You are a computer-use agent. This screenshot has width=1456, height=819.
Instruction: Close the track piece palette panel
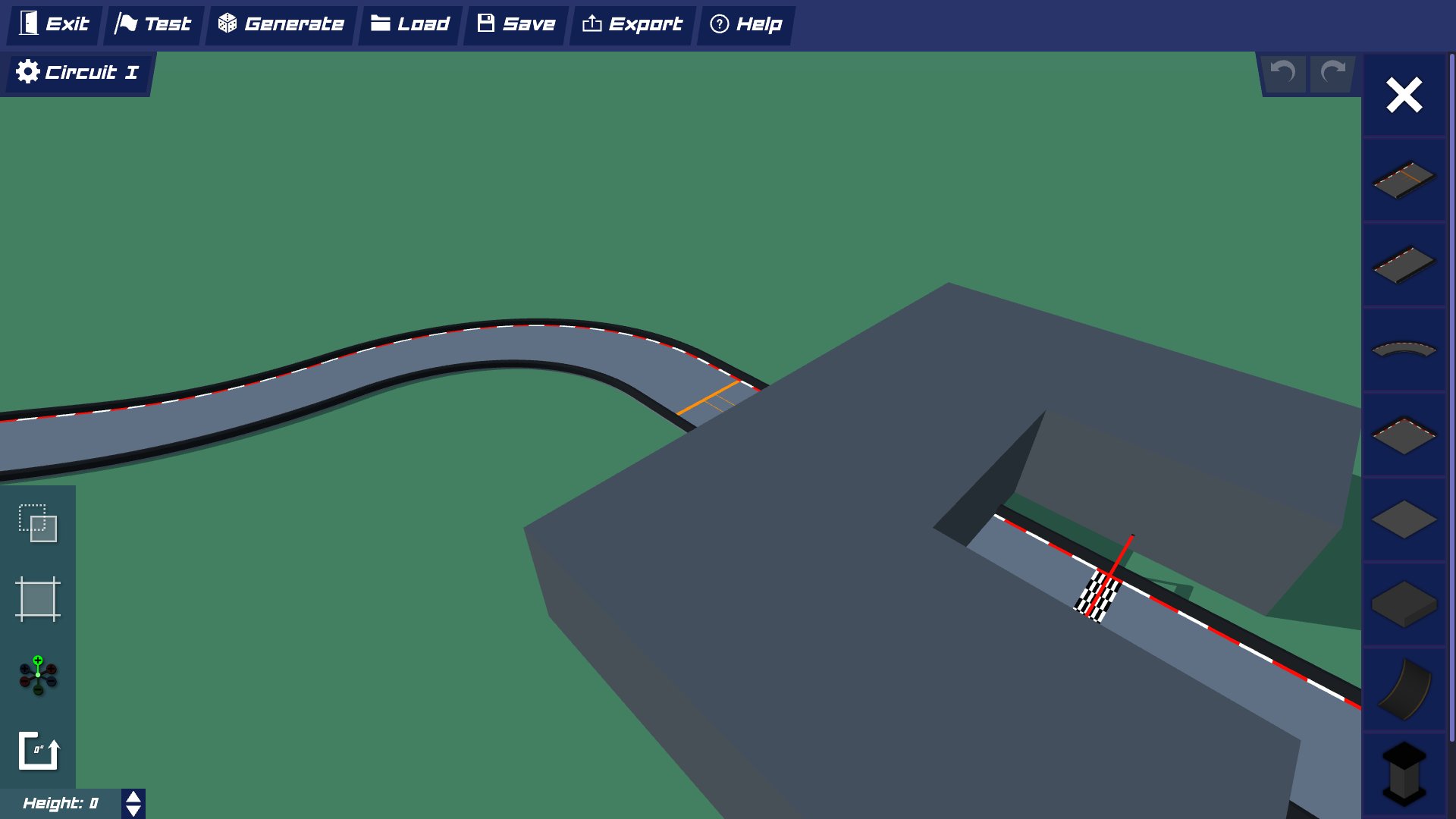[x=1404, y=95]
